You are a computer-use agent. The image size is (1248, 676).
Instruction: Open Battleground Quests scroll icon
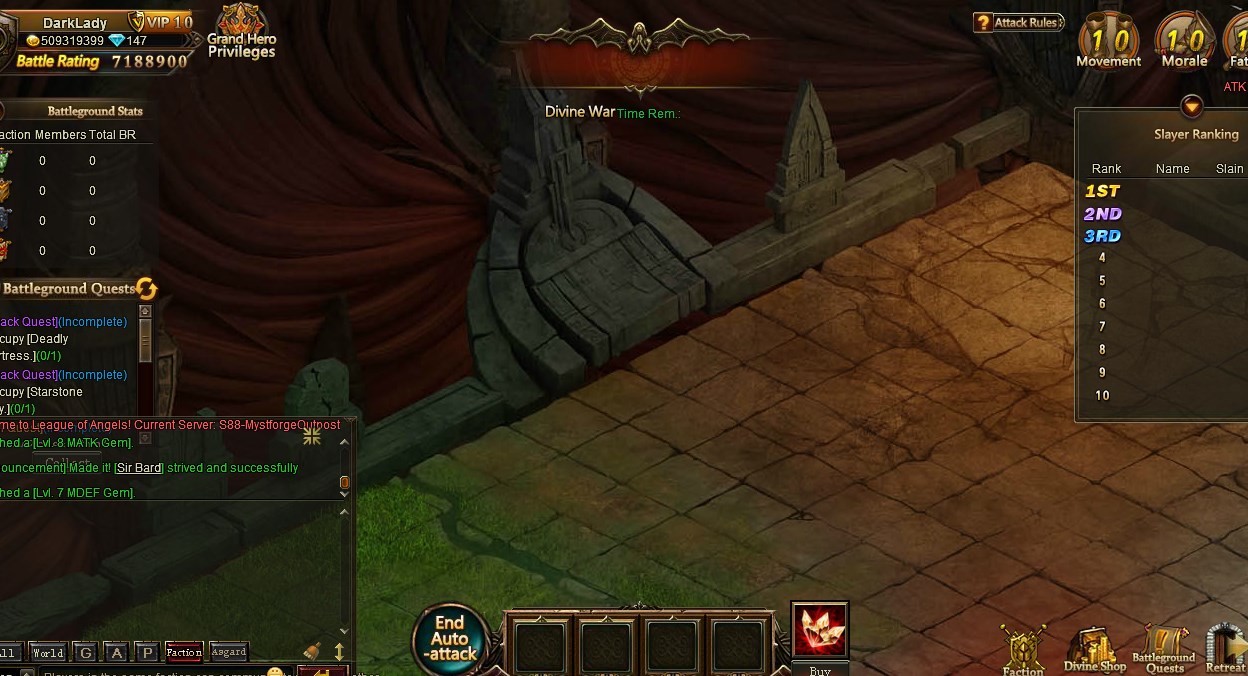1164,650
